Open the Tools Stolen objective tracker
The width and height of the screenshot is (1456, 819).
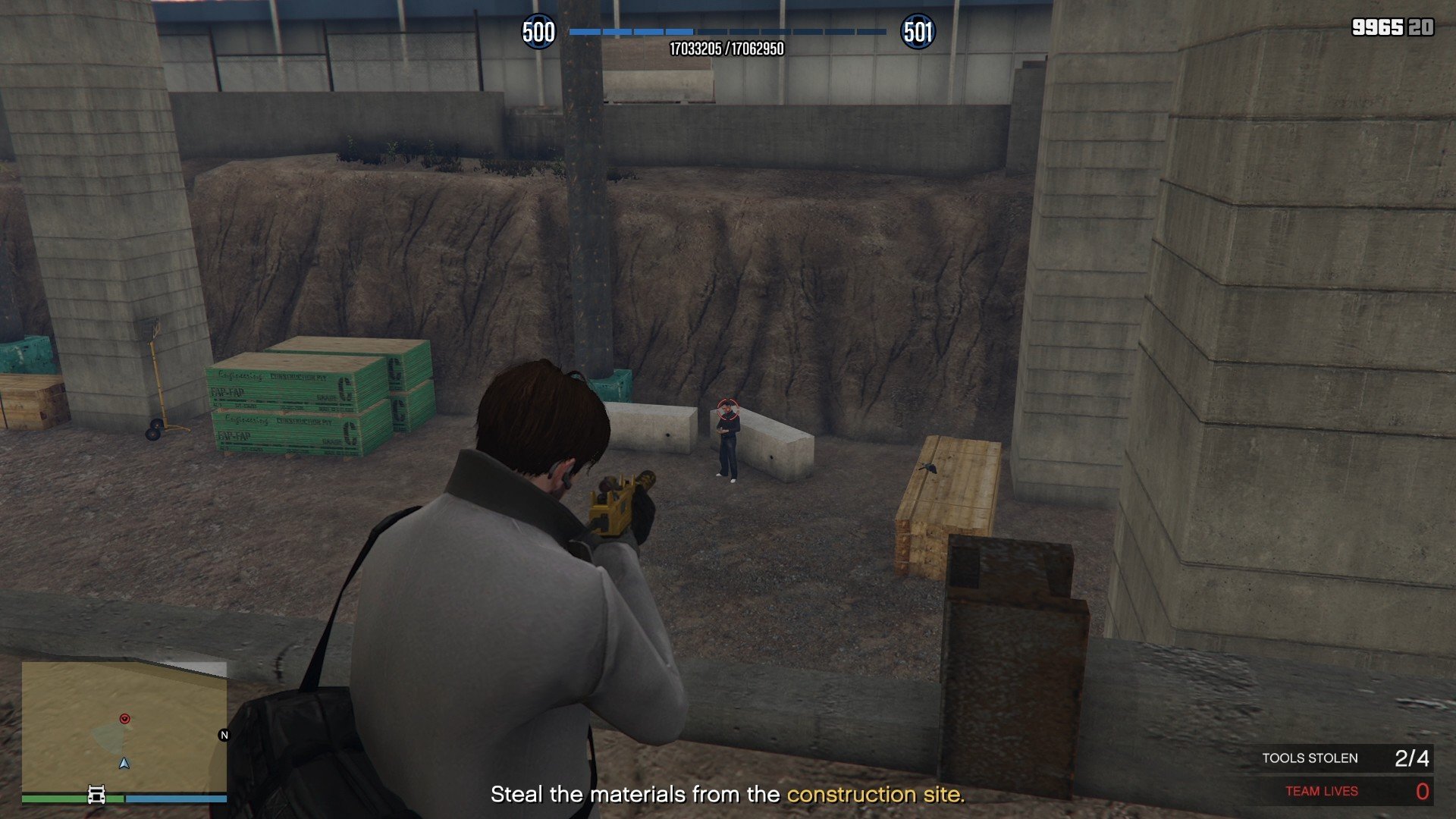[1344, 758]
